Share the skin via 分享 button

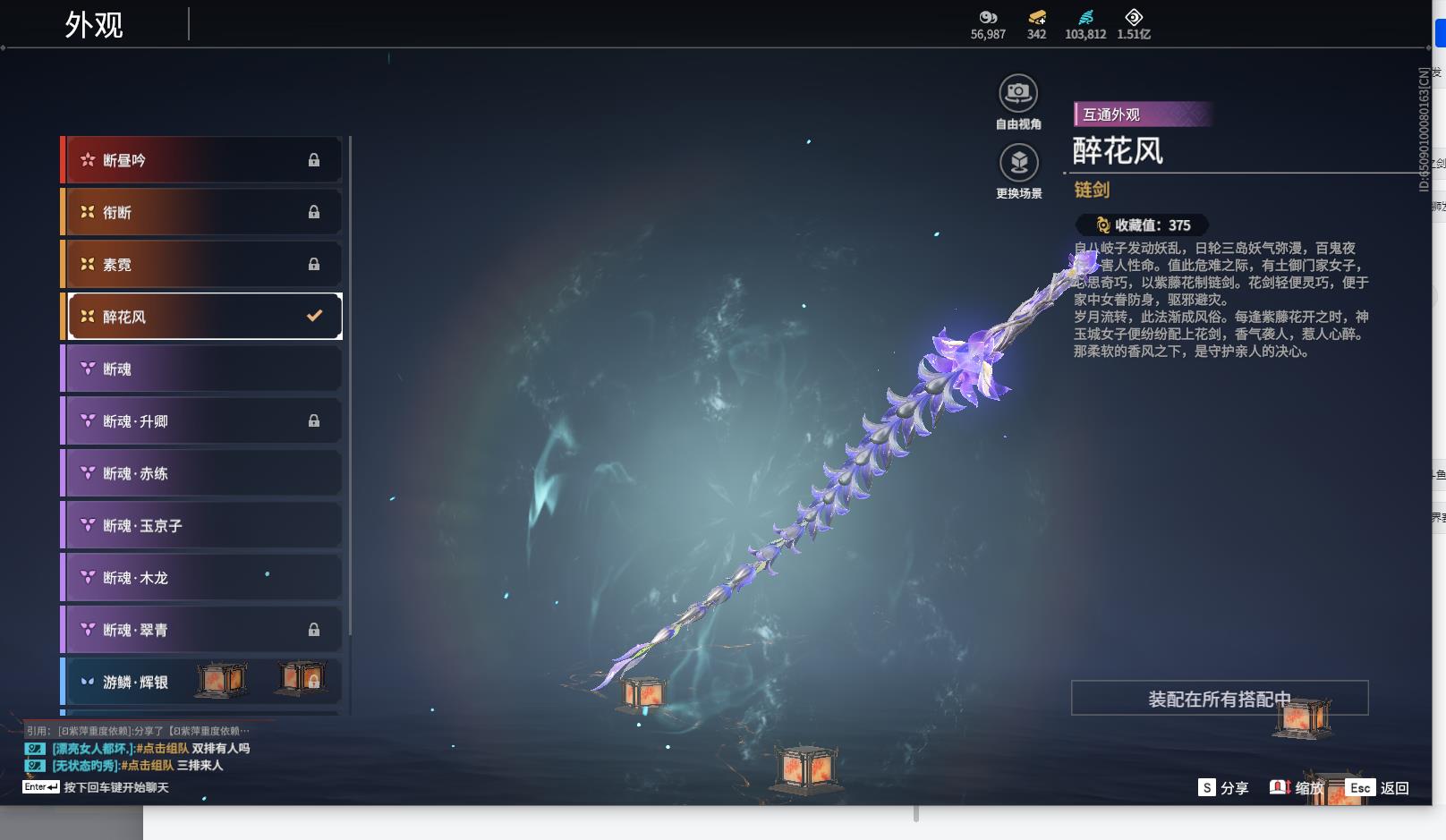pos(1223,788)
